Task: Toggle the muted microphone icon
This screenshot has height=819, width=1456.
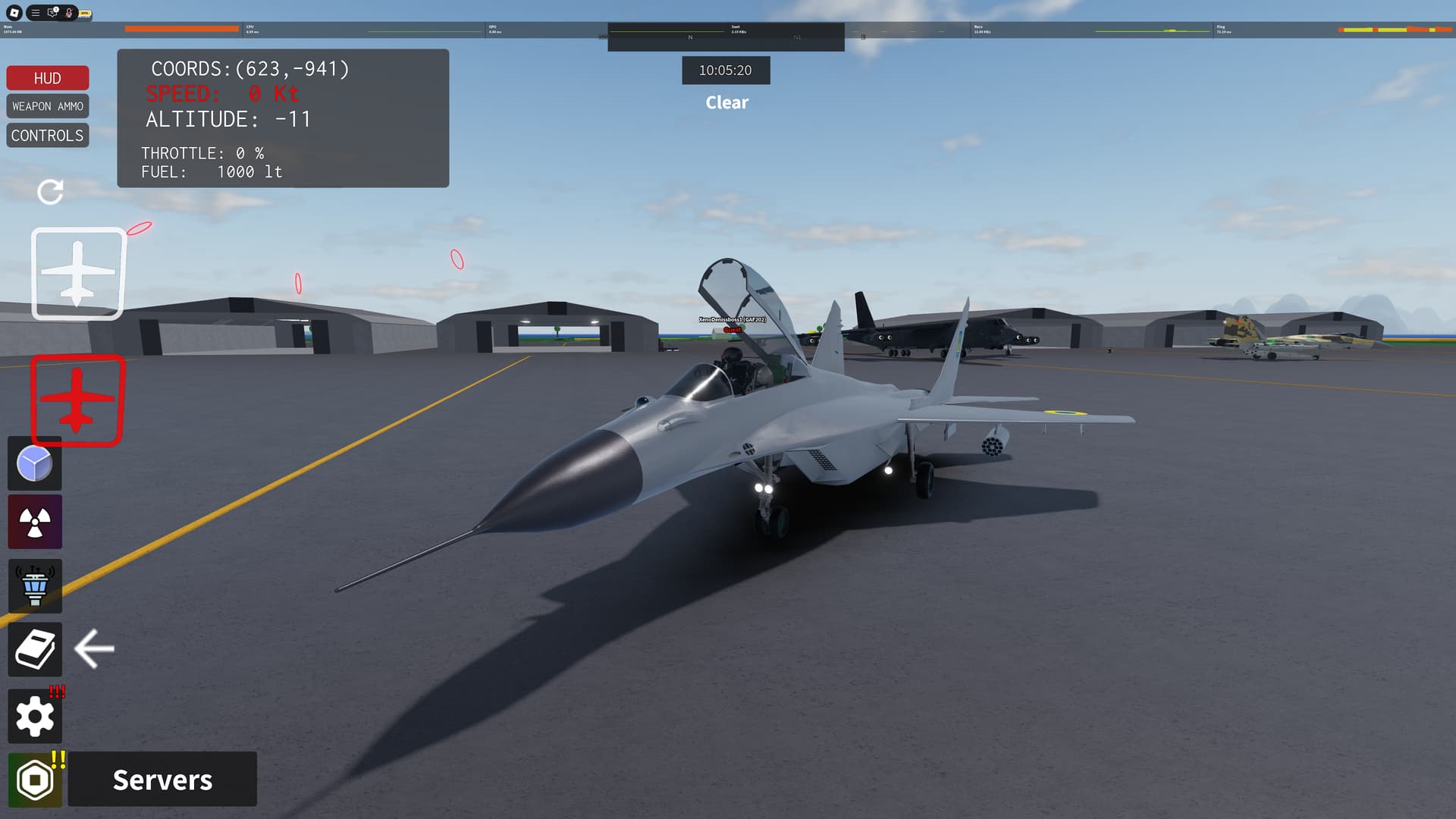Action: [69, 13]
